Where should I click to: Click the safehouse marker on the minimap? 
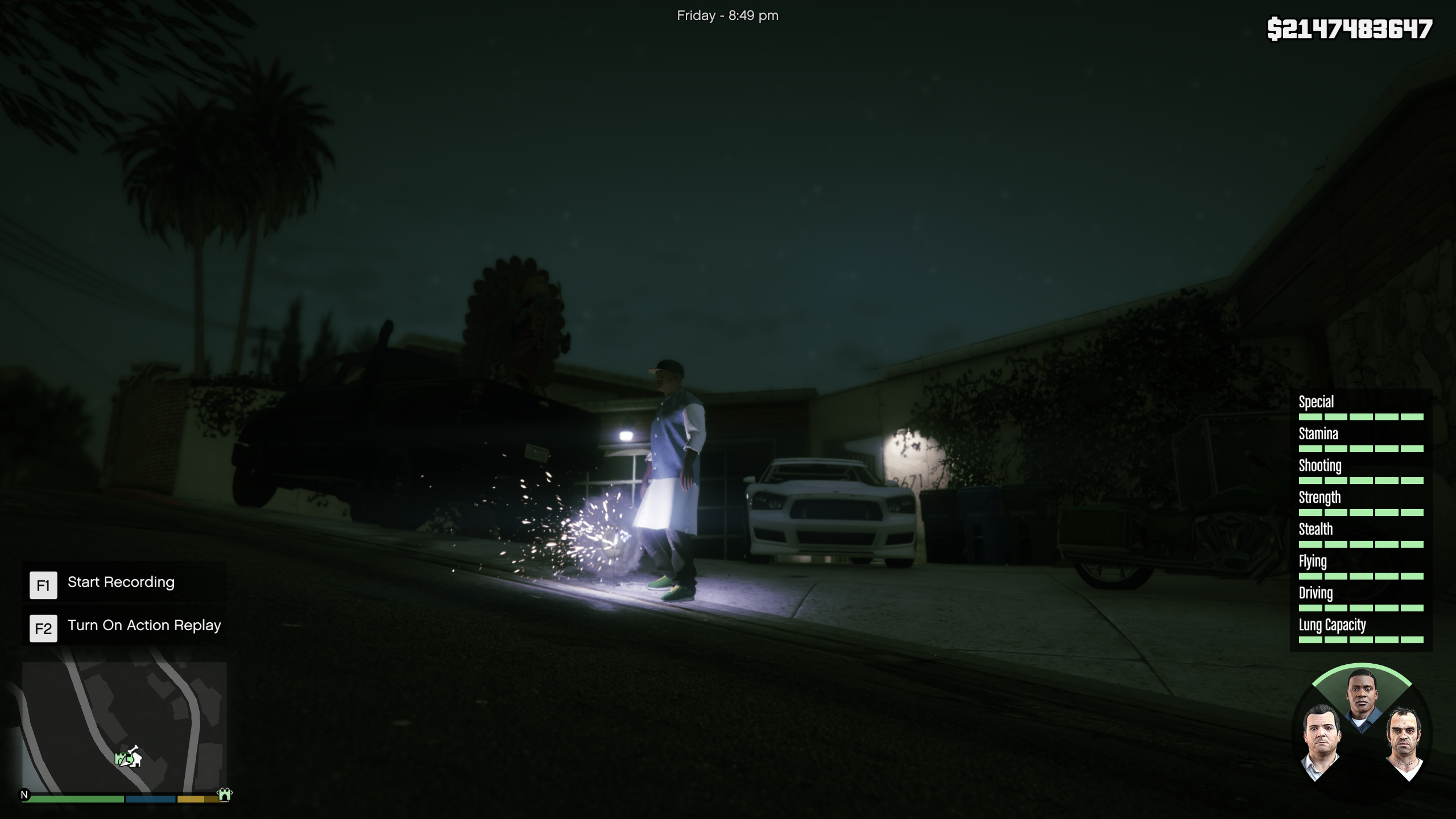(x=135, y=758)
